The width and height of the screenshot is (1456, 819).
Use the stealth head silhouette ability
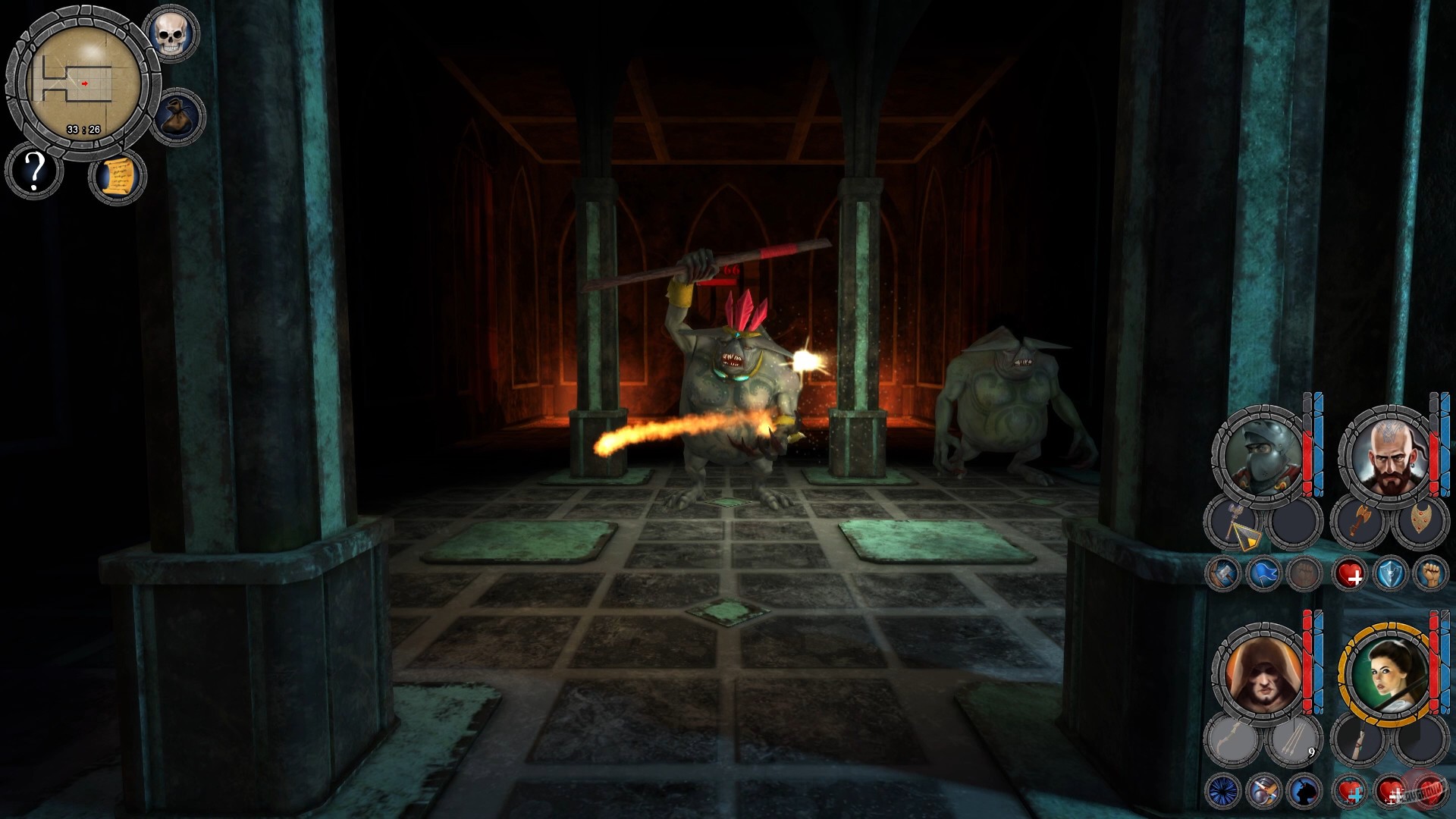click(x=1304, y=792)
